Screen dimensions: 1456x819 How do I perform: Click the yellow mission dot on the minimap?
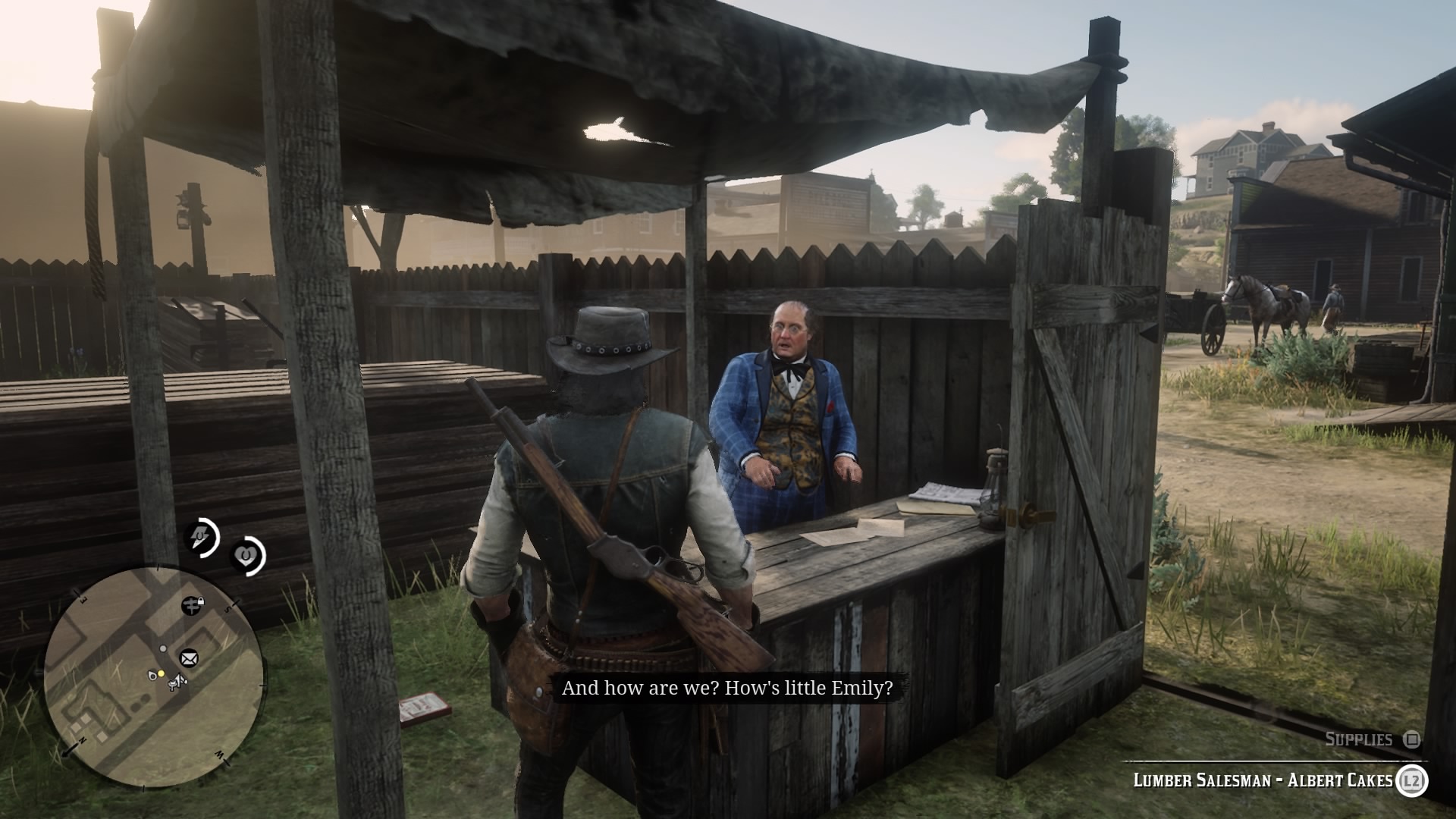(161, 673)
